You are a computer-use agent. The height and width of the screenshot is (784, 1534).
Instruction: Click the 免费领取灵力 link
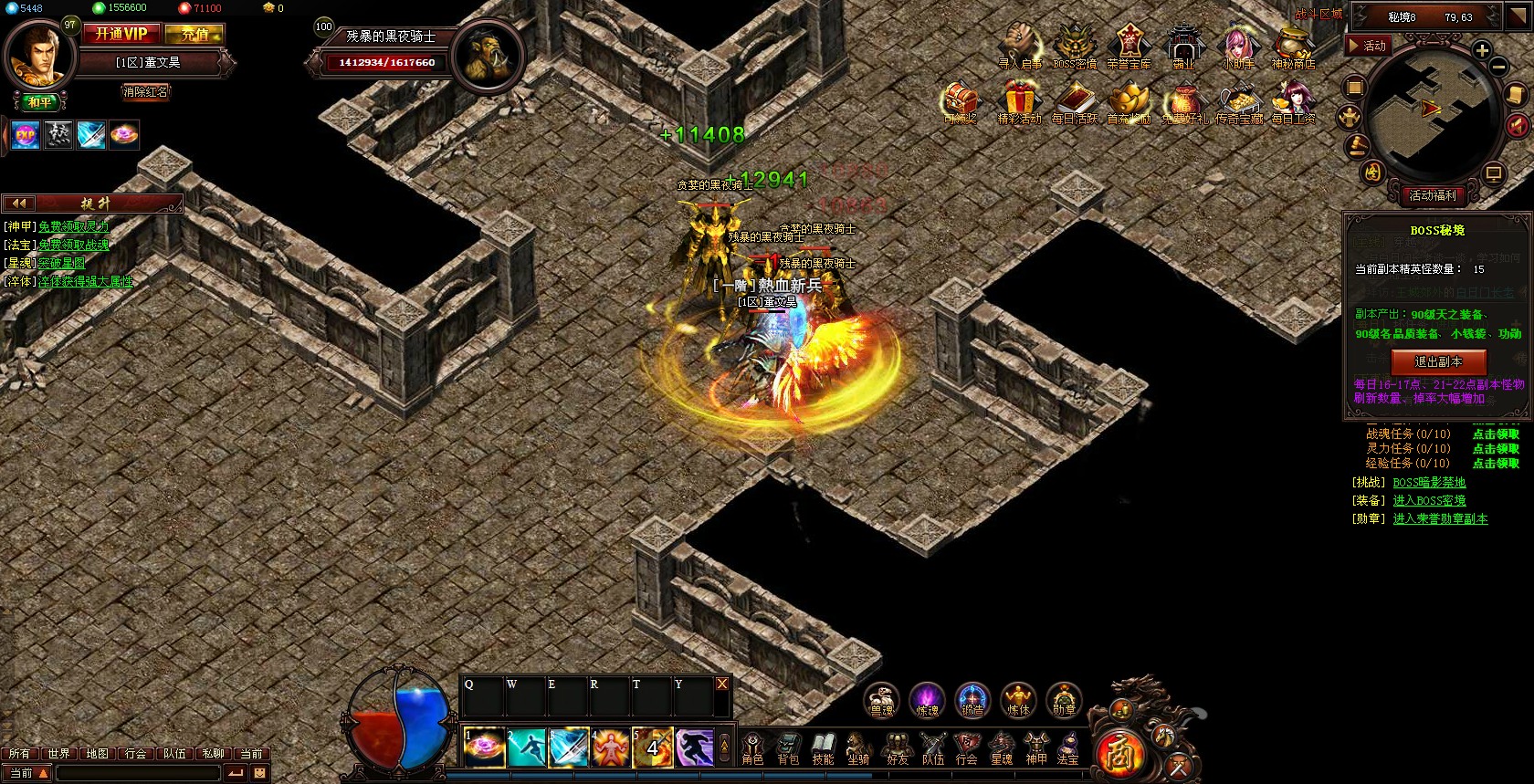(x=73, y=226)
